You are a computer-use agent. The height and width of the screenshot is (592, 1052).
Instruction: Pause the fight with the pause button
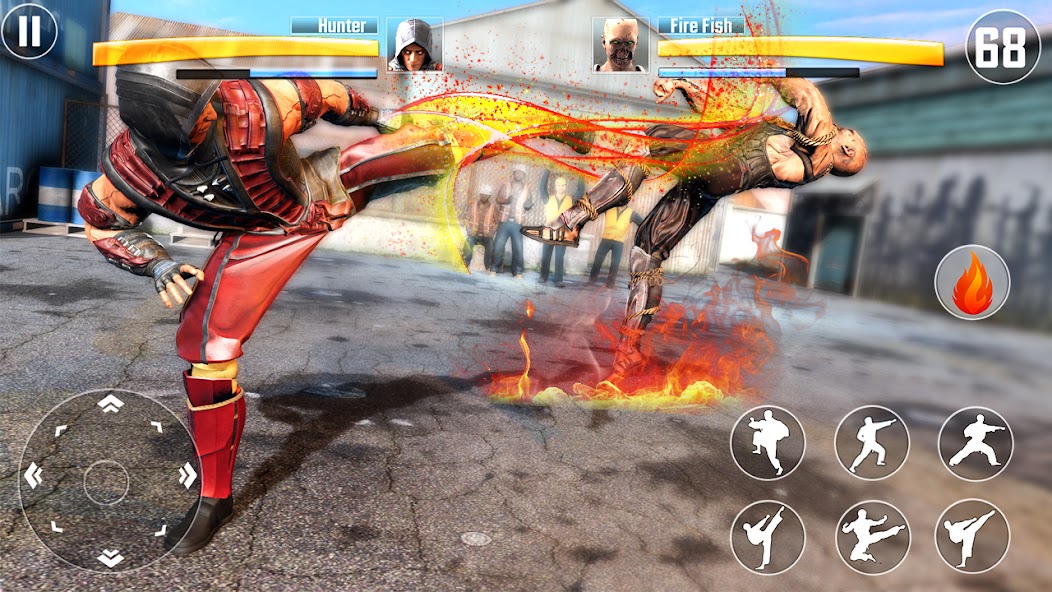29,31
